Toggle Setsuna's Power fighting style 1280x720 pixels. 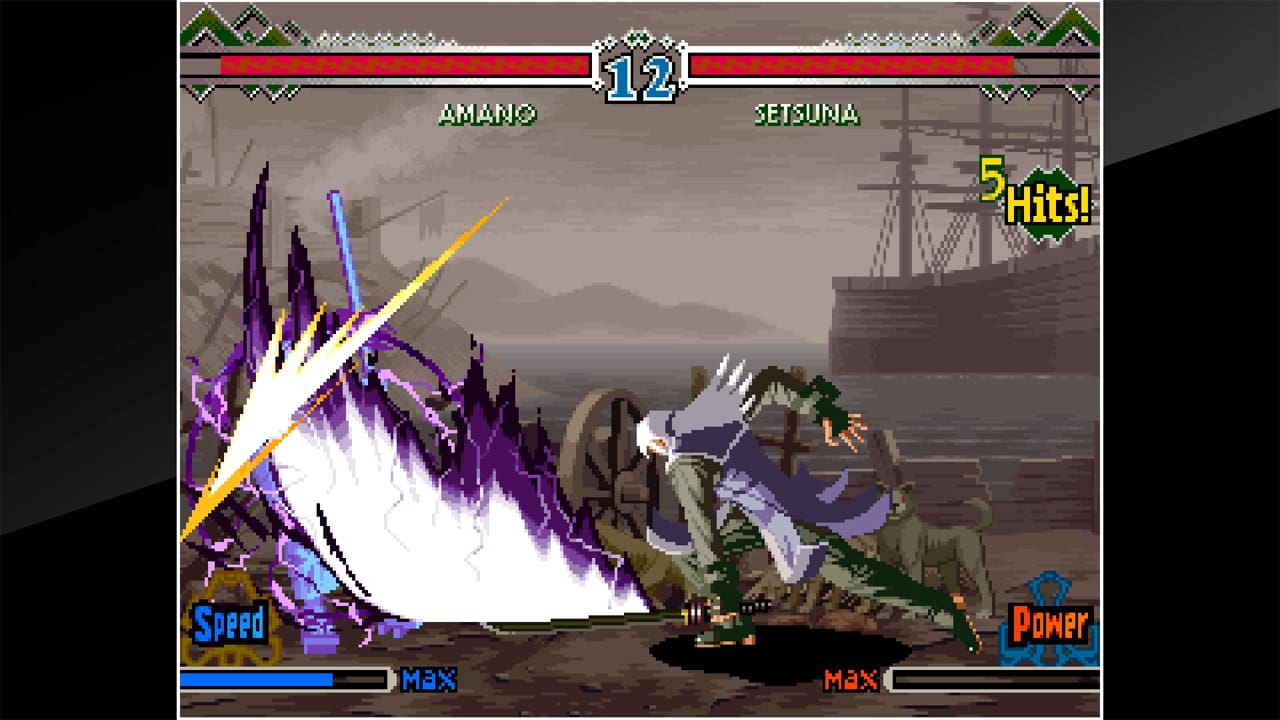click(x=1047, y=622)
